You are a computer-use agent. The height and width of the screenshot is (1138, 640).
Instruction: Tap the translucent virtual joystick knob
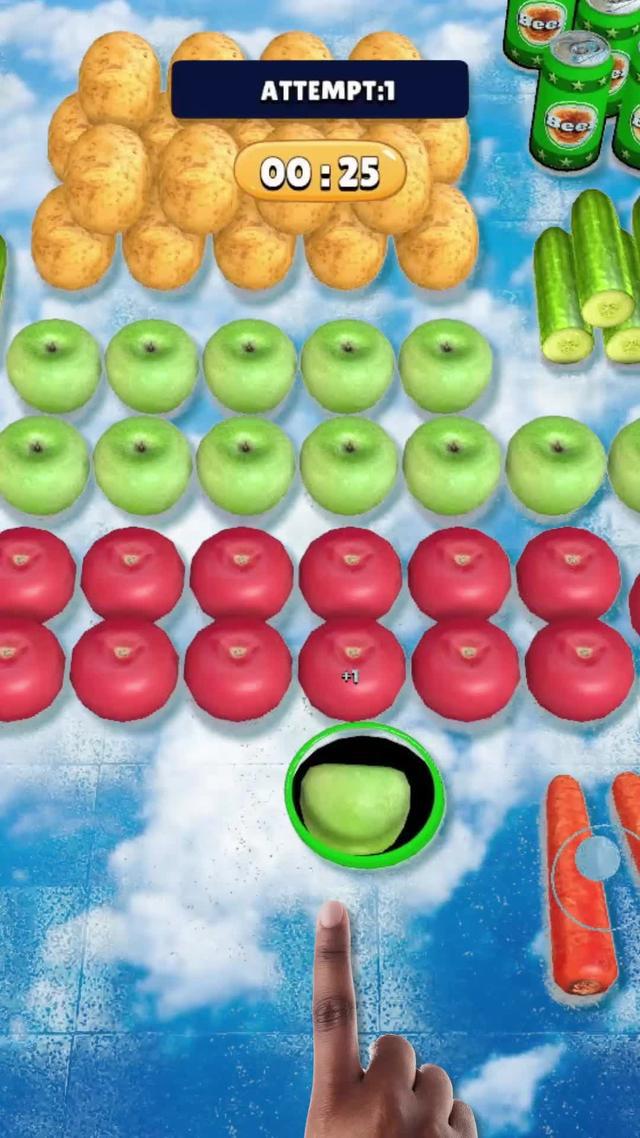coord(599,857)
